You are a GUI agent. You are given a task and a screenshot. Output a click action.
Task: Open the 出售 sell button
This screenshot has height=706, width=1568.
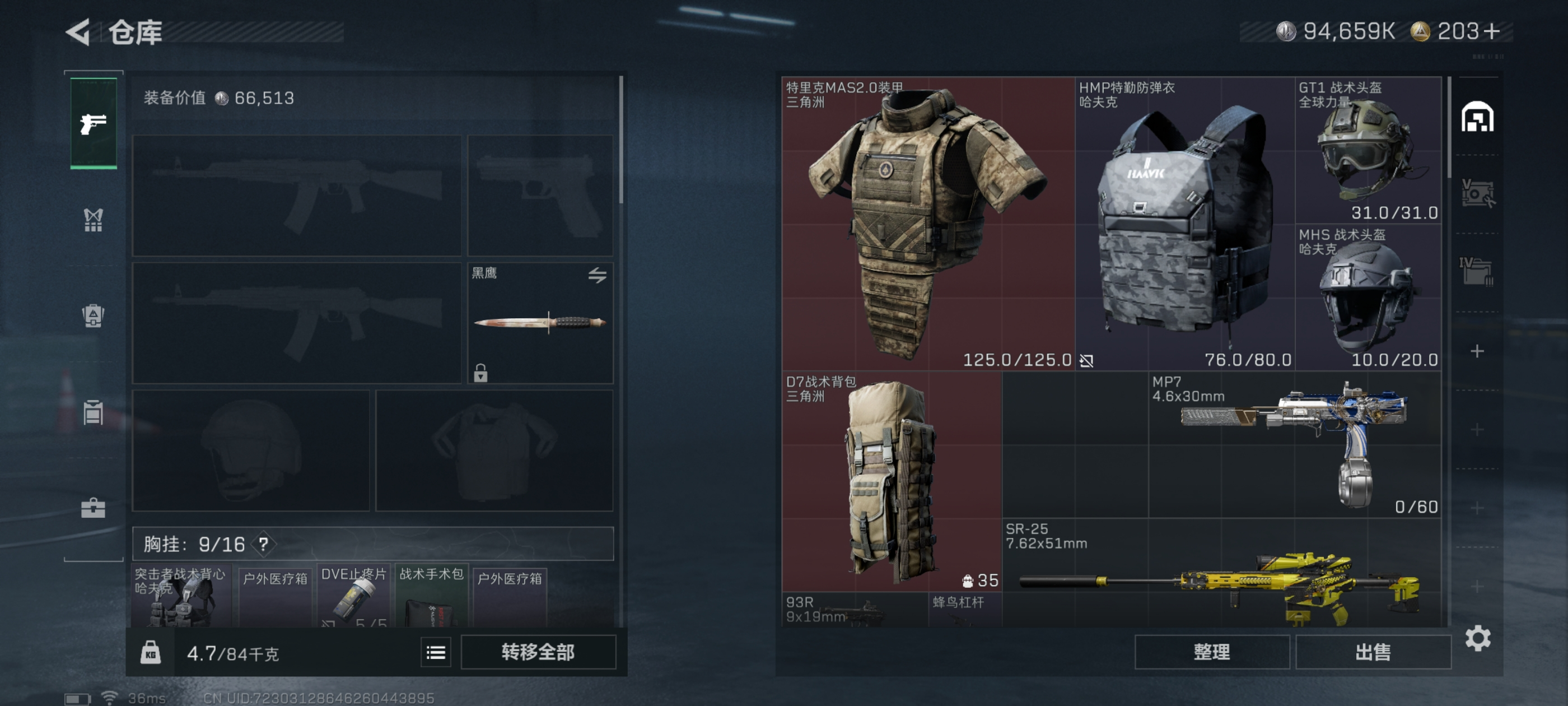[x=1373, y=652]
